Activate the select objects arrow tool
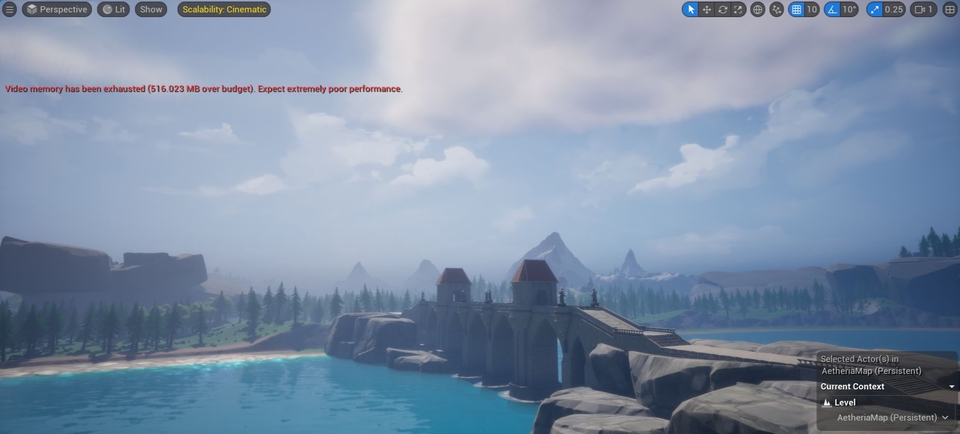 coord(690,9)
